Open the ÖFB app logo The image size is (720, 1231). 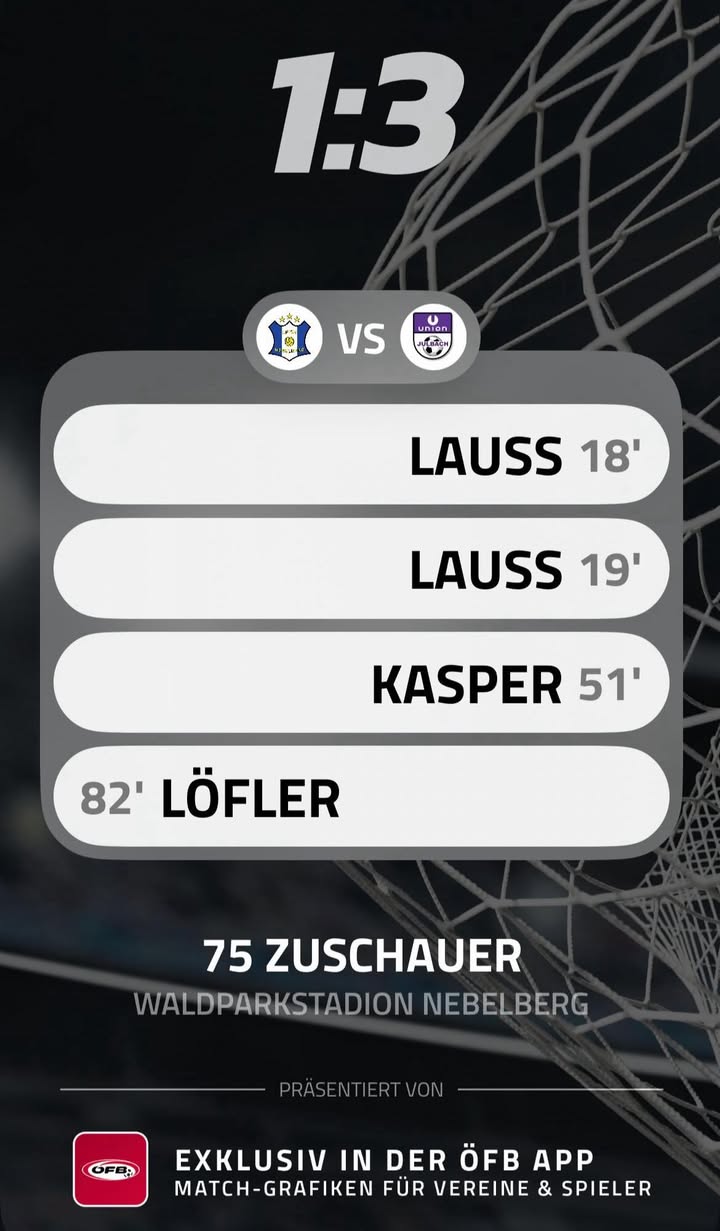(x=110, y=1169)
